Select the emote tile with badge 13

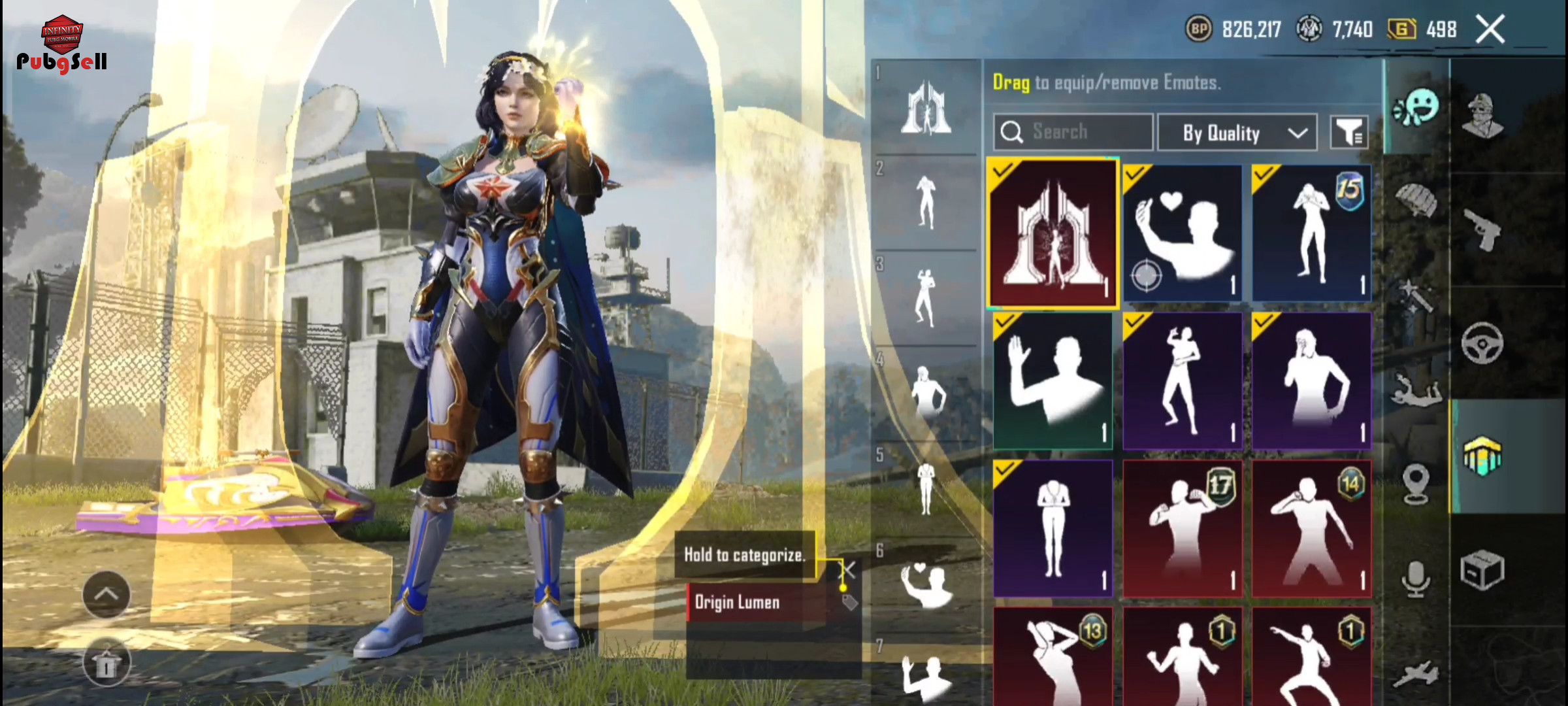(1053, 657)
